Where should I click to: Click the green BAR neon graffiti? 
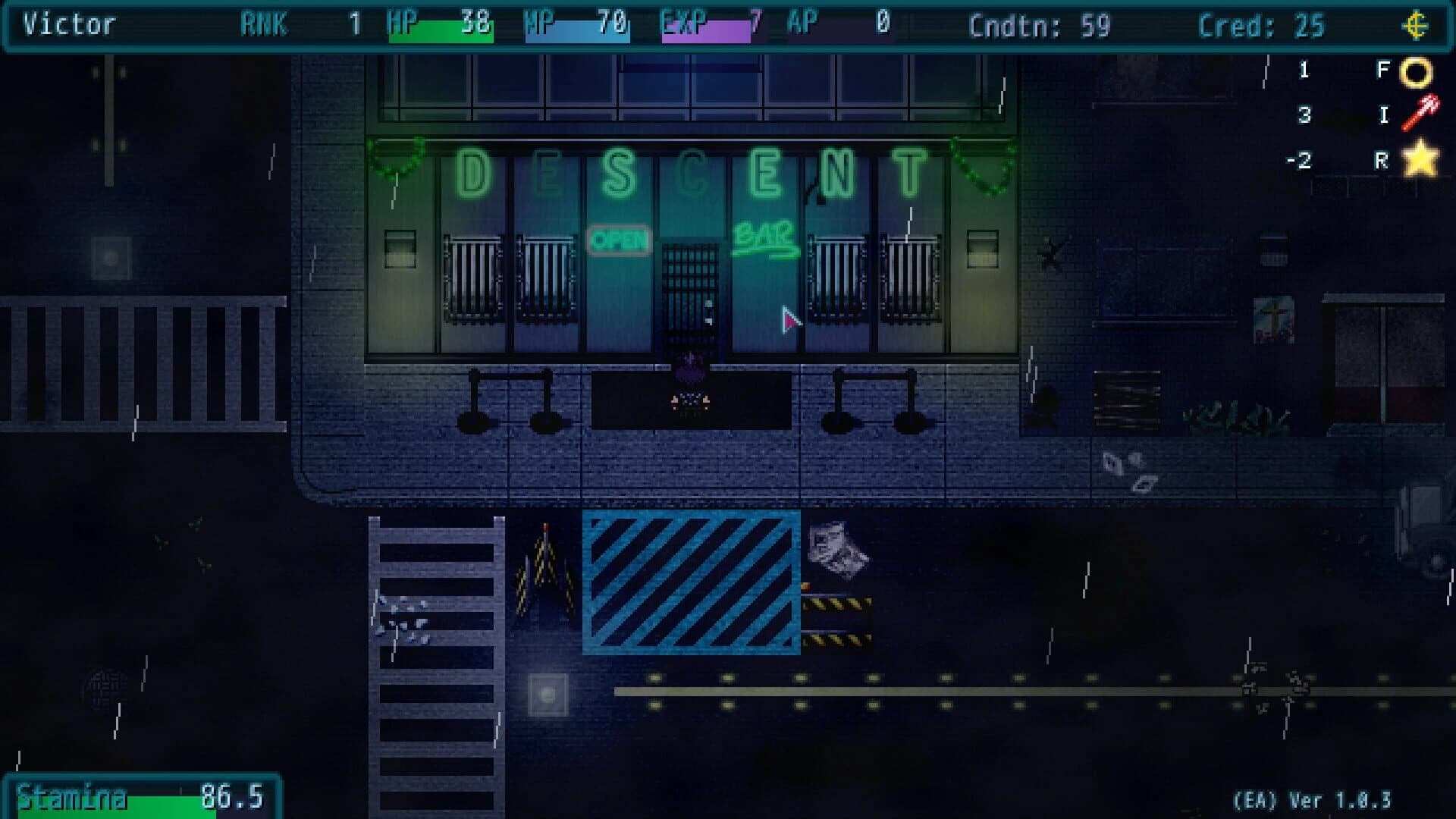pyautogui.click(x=764, y=237)
